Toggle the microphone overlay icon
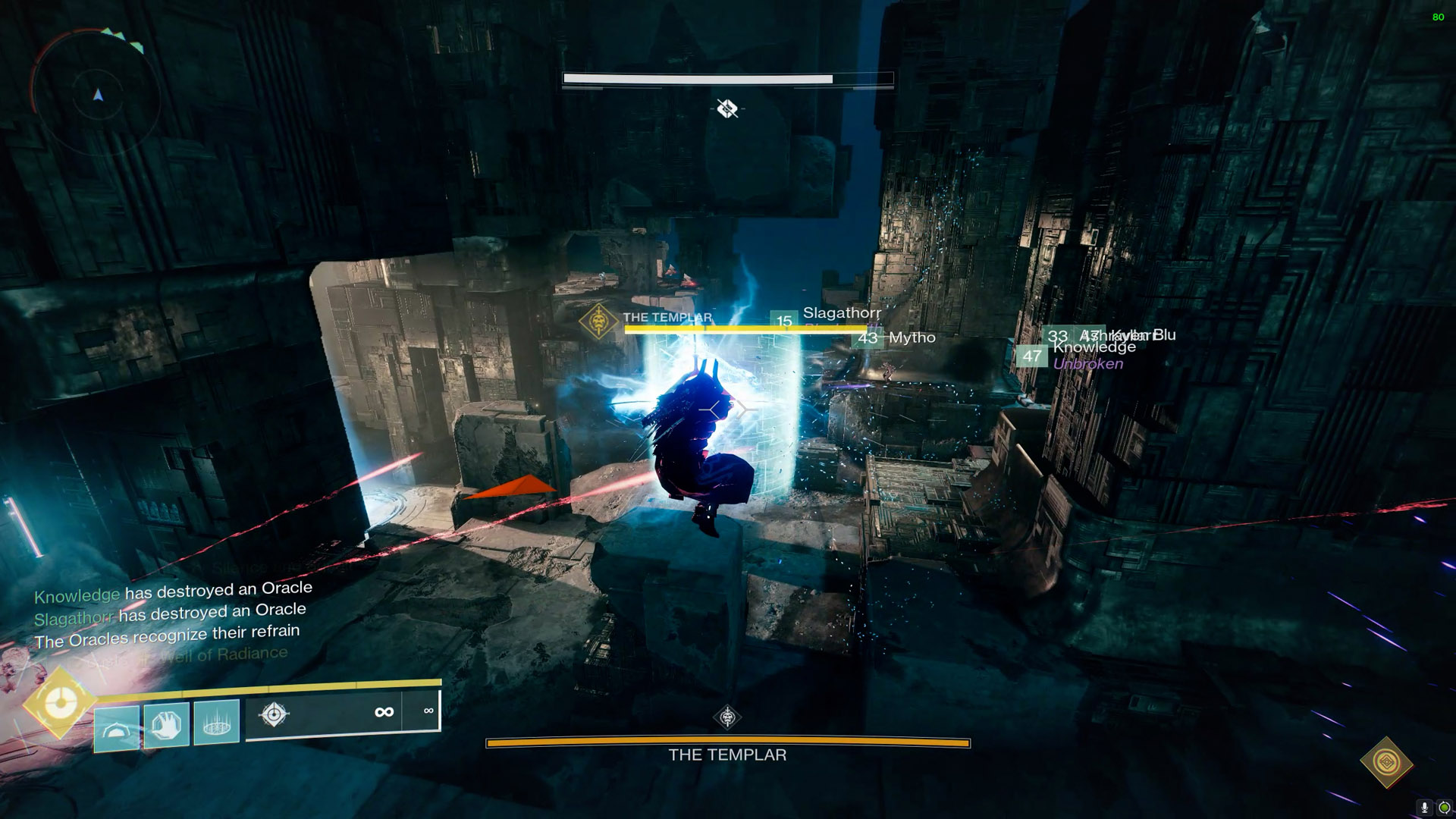 click(1424, 808)
